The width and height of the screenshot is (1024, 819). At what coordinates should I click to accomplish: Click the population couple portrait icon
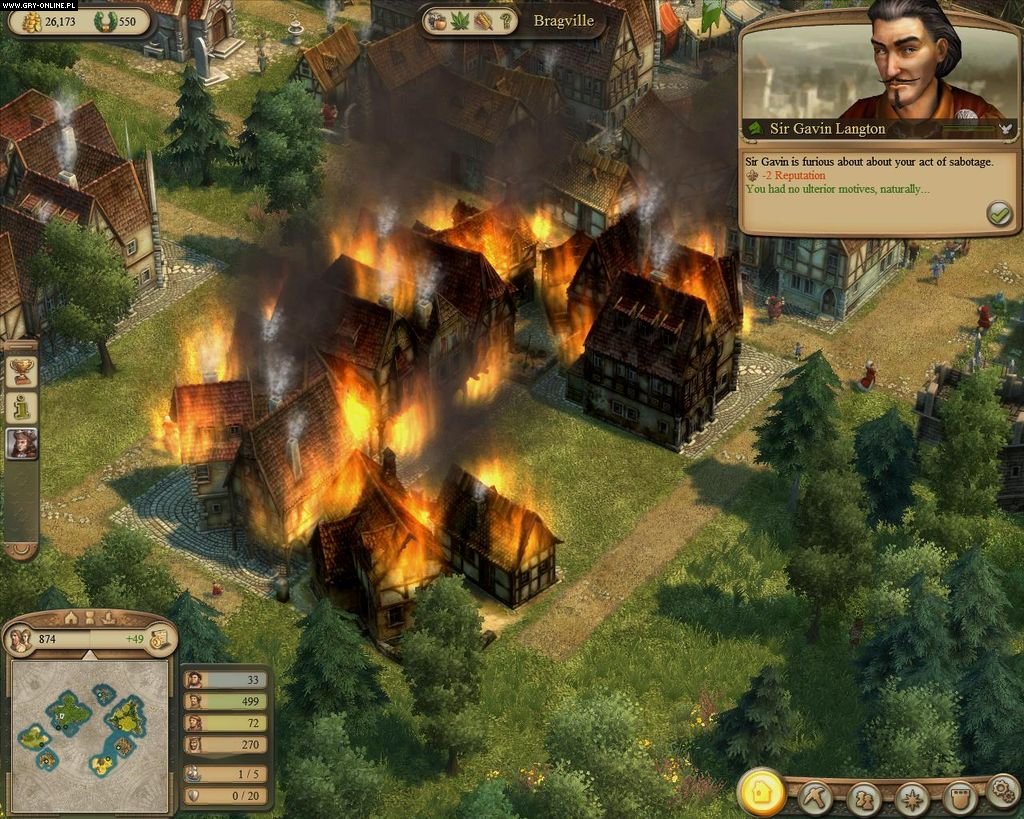(19, 639)
